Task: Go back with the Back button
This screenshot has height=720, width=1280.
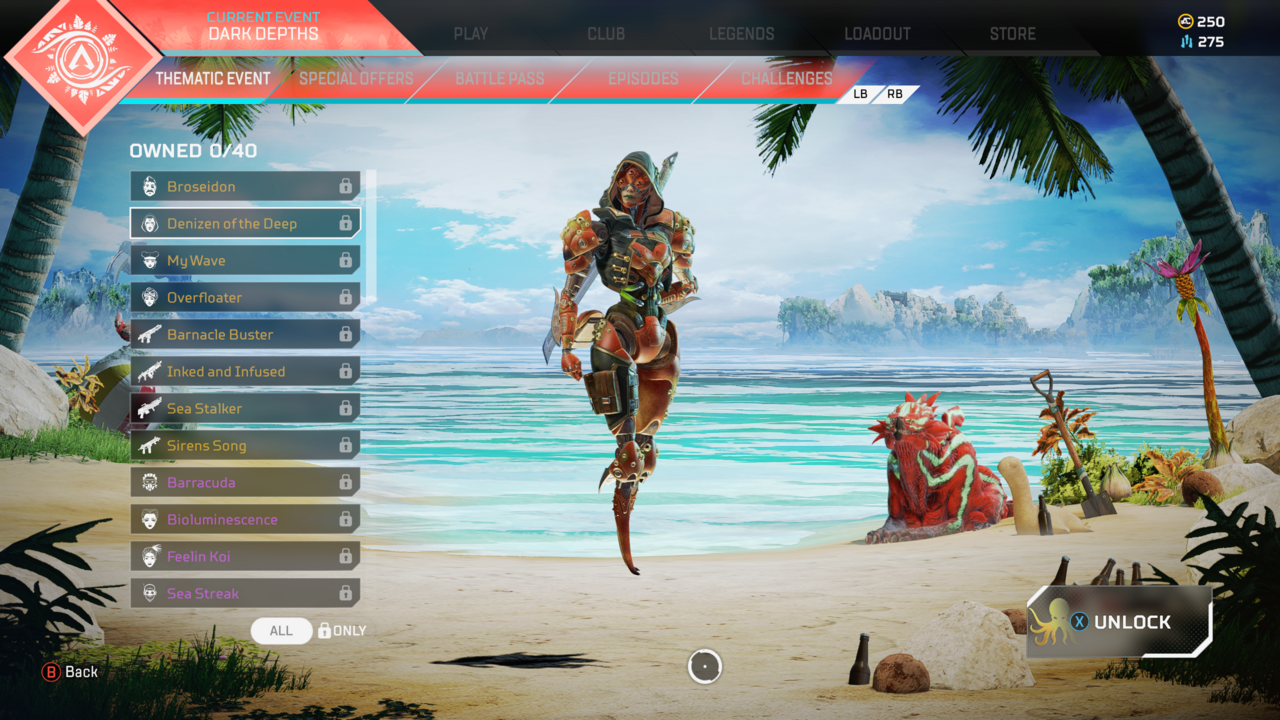Action: (70, 672)
